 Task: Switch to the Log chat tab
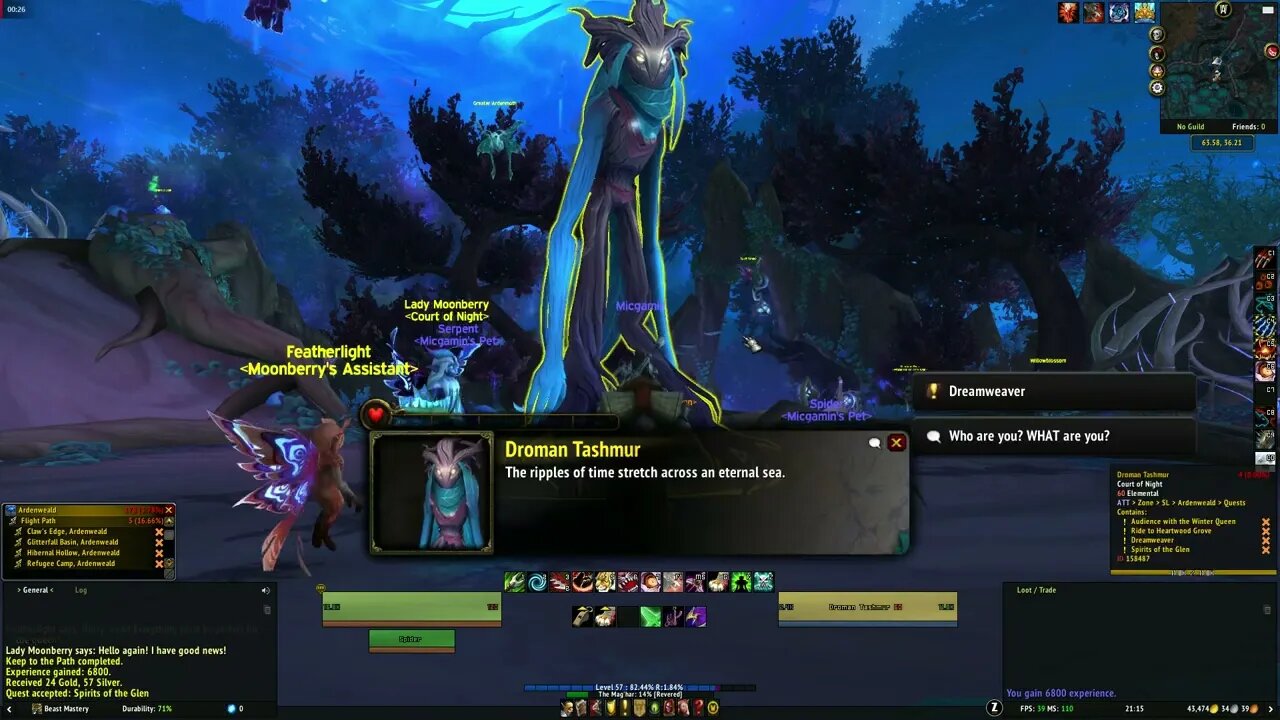[x=80, y=590]
